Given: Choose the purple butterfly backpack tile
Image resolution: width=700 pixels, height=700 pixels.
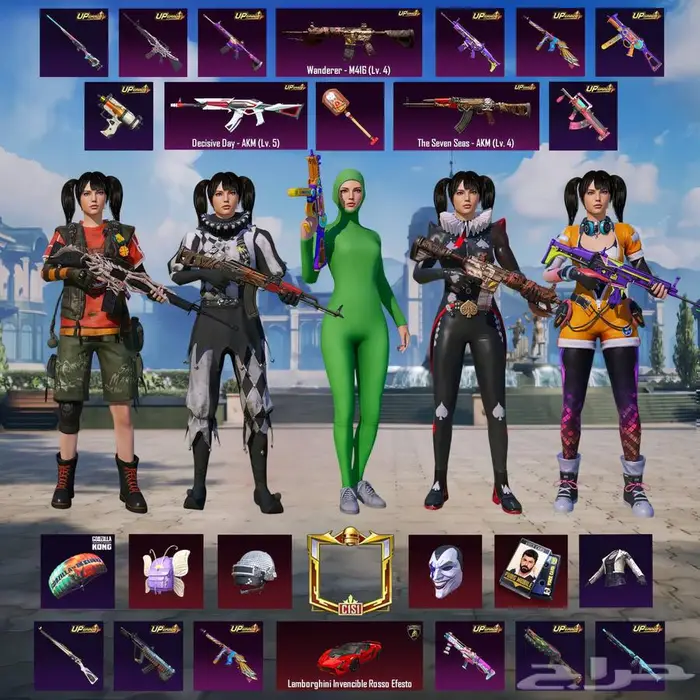Looking at the screenshot, I should pyautogui.click(x=165, y=571).
